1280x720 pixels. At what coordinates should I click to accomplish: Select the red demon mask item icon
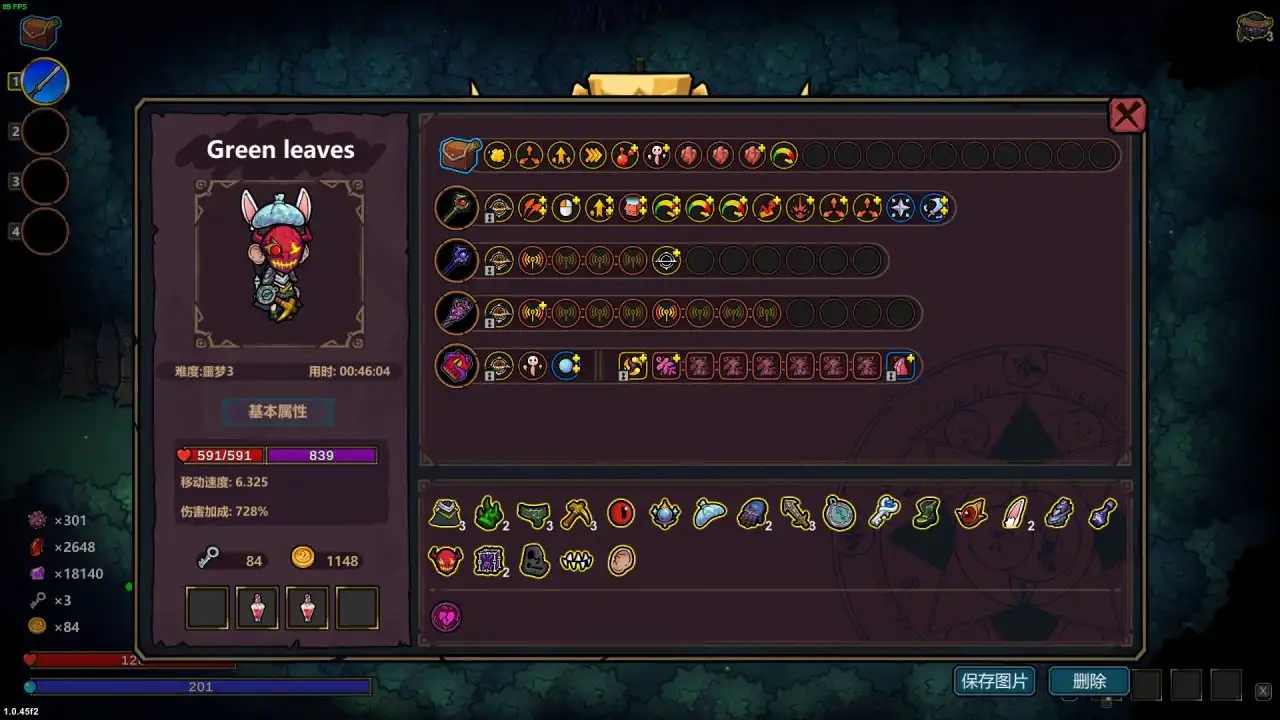pyautogui.click(x=446, y=561)
